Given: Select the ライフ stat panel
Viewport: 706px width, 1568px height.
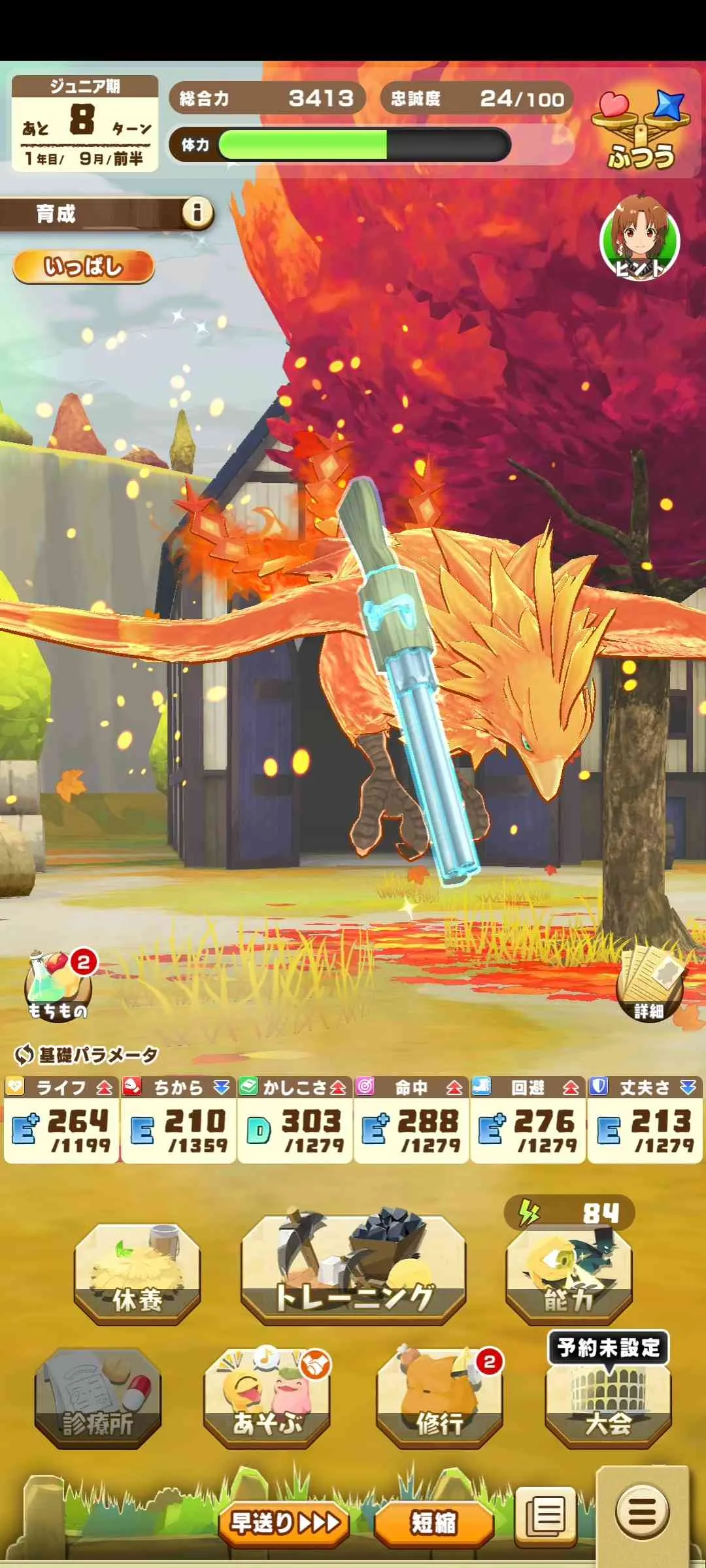Looking at the screenshot, I should 61,1119.
